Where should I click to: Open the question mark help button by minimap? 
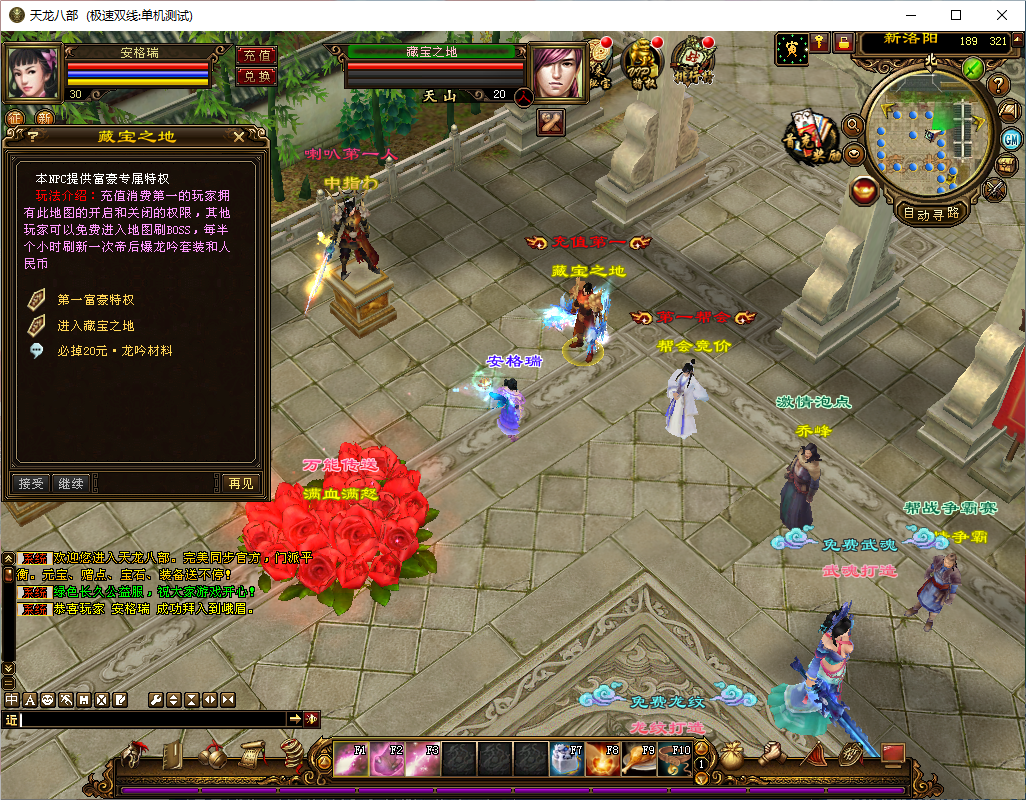point(996,85)
